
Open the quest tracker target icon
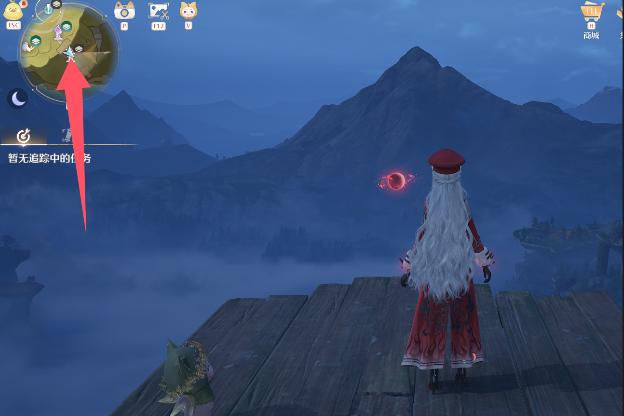tap(23, 136)
